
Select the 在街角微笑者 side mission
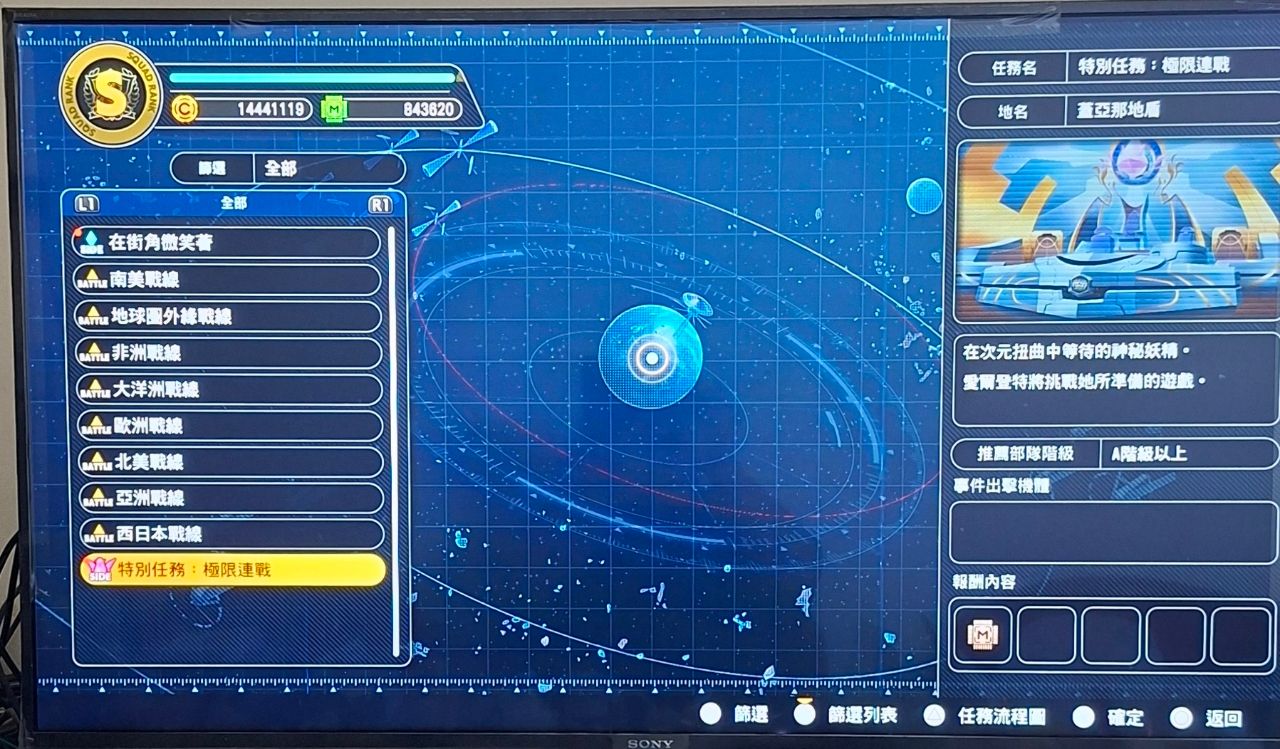pos(228,243)
